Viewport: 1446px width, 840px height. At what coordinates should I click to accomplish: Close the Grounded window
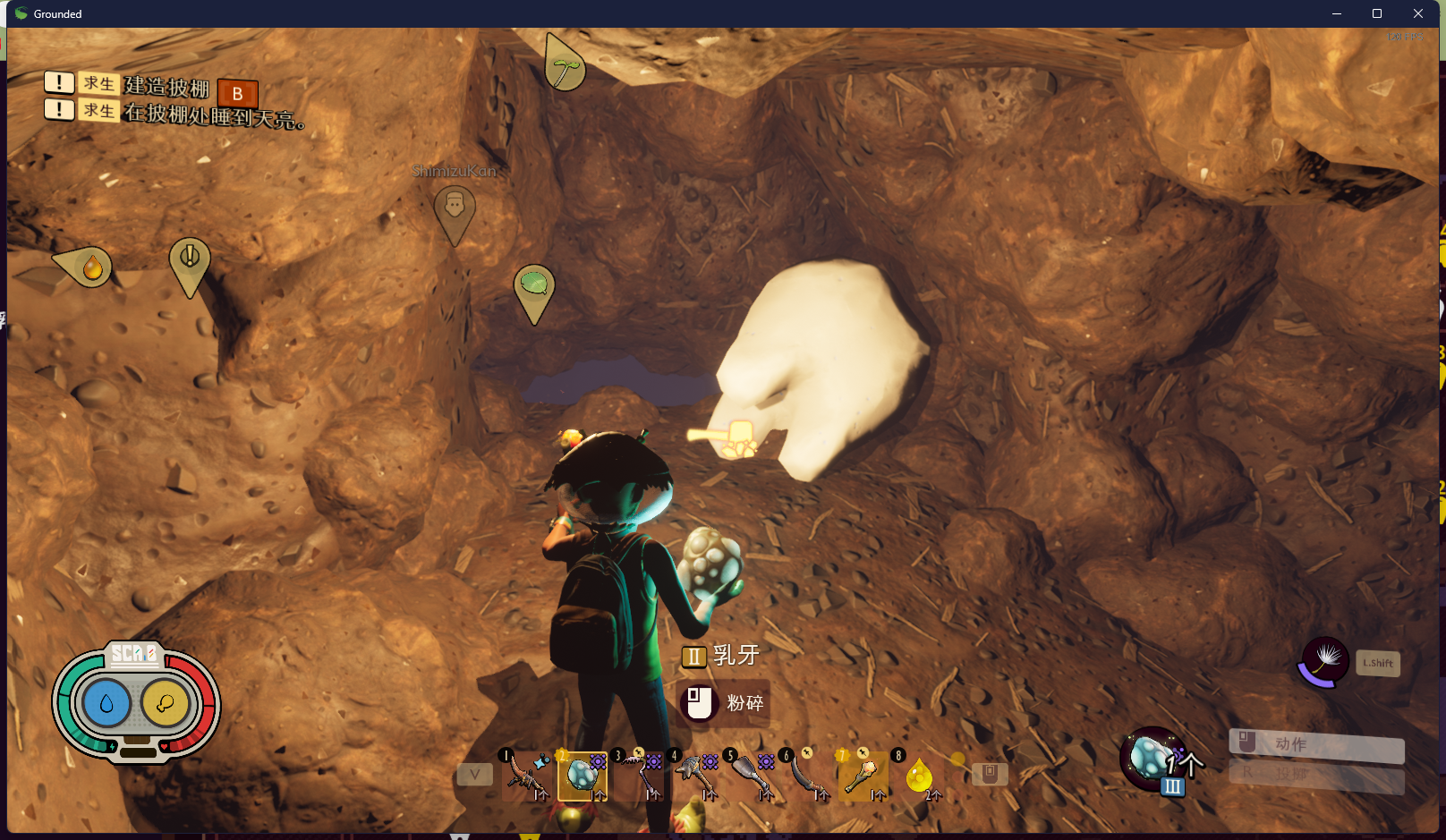point(1418,13)
